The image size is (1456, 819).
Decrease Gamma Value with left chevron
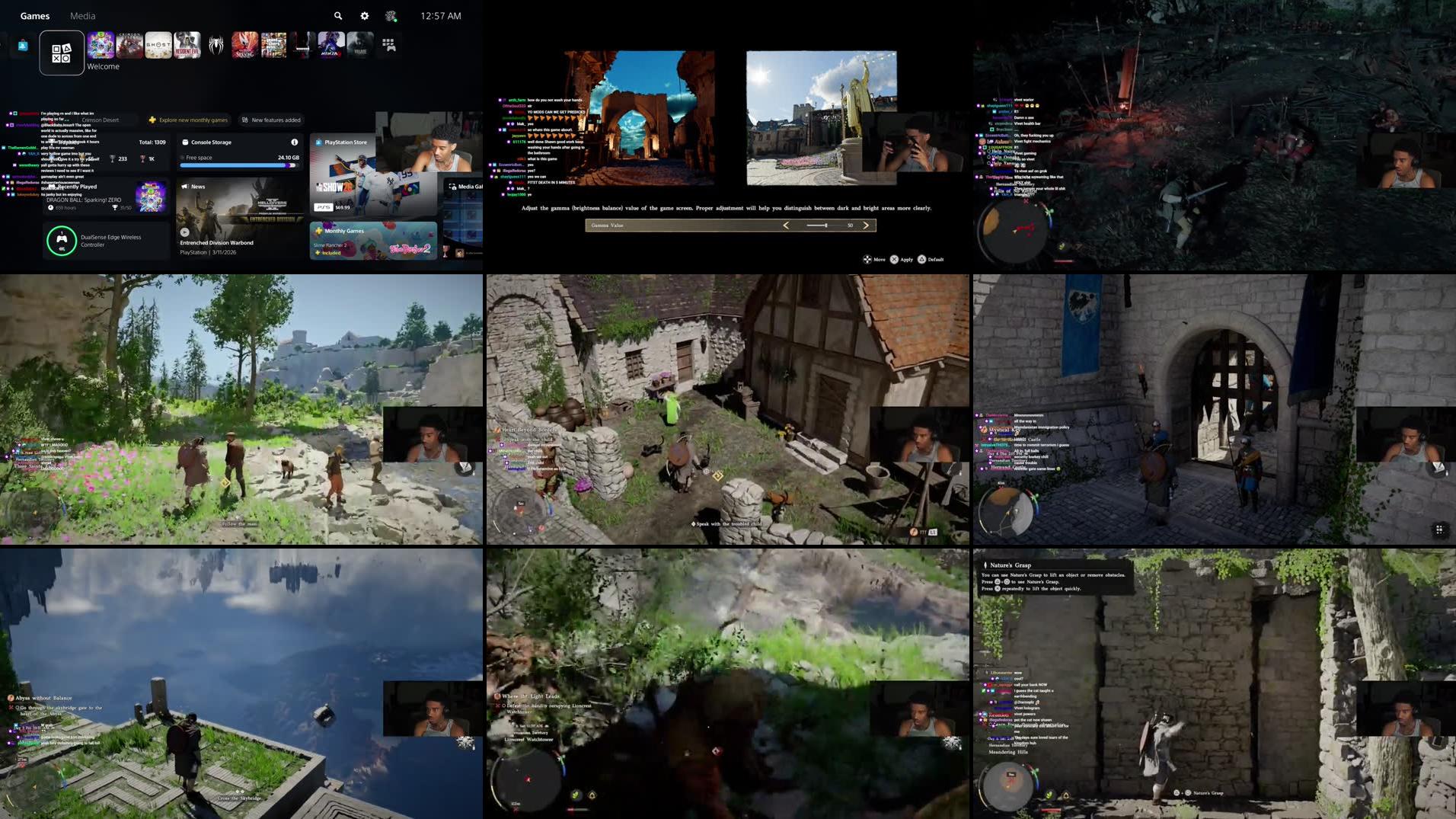pos(785,226)
